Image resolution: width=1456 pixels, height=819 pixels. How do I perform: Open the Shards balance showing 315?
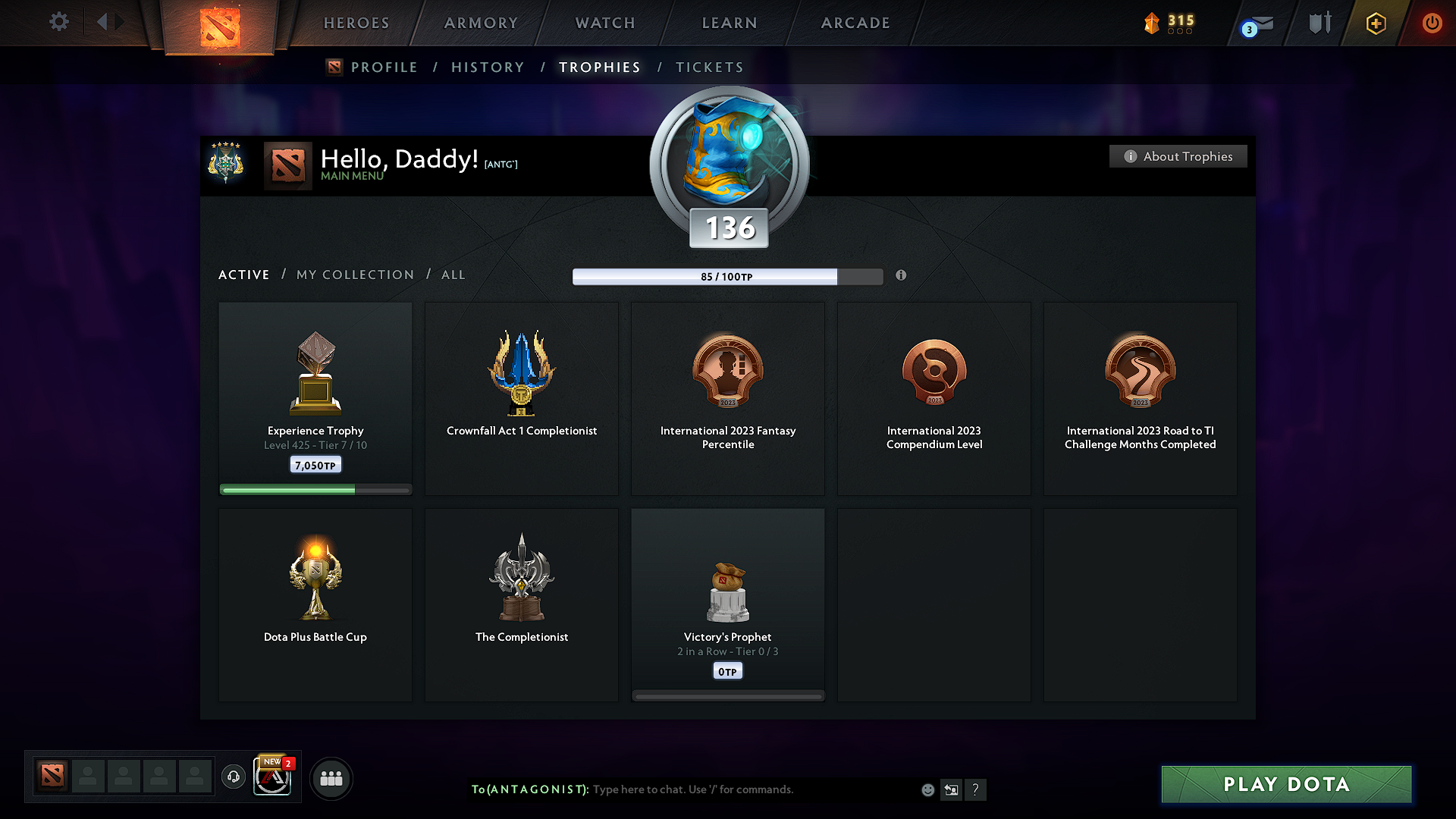click(x=1168, y=23)
